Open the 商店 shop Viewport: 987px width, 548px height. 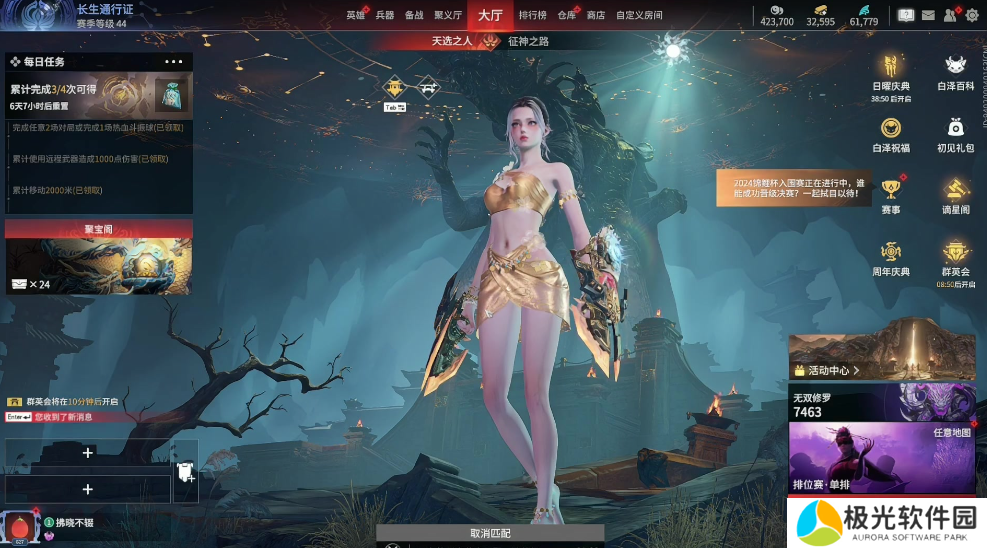point(596,16)
